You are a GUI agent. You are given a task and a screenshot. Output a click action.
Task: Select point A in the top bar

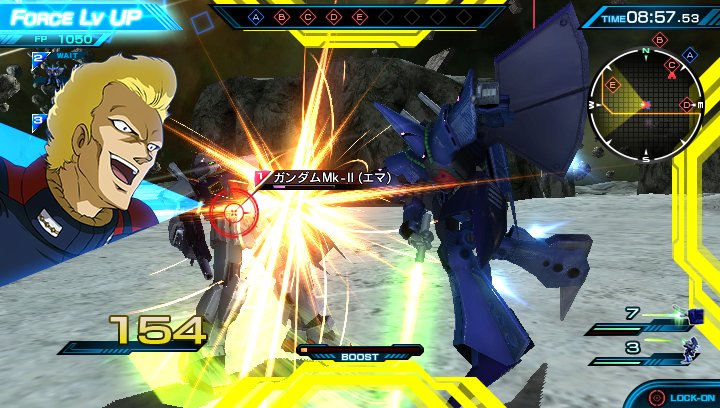coord(256,17)
